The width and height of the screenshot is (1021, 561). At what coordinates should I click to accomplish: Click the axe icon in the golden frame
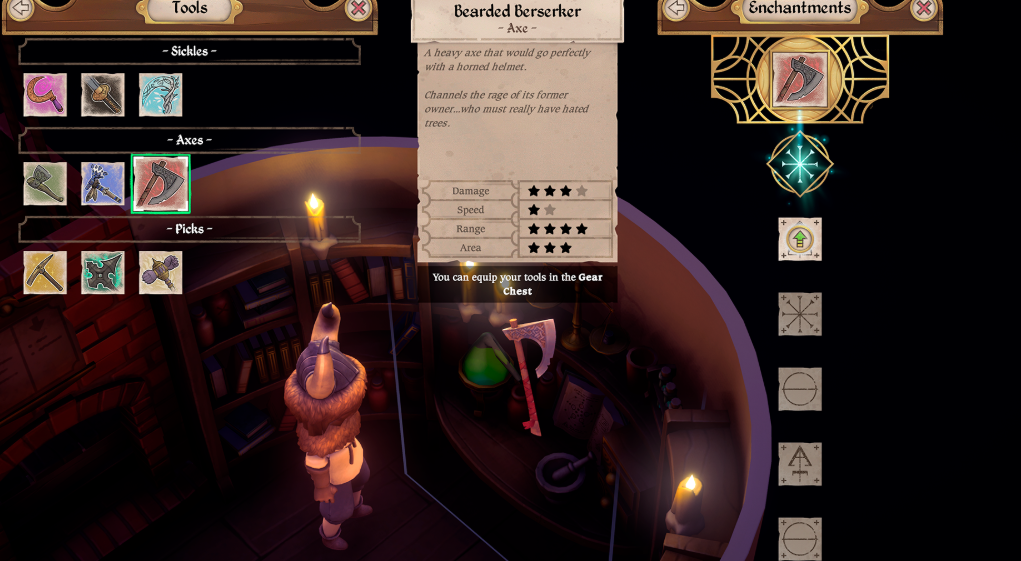(799, 79)
